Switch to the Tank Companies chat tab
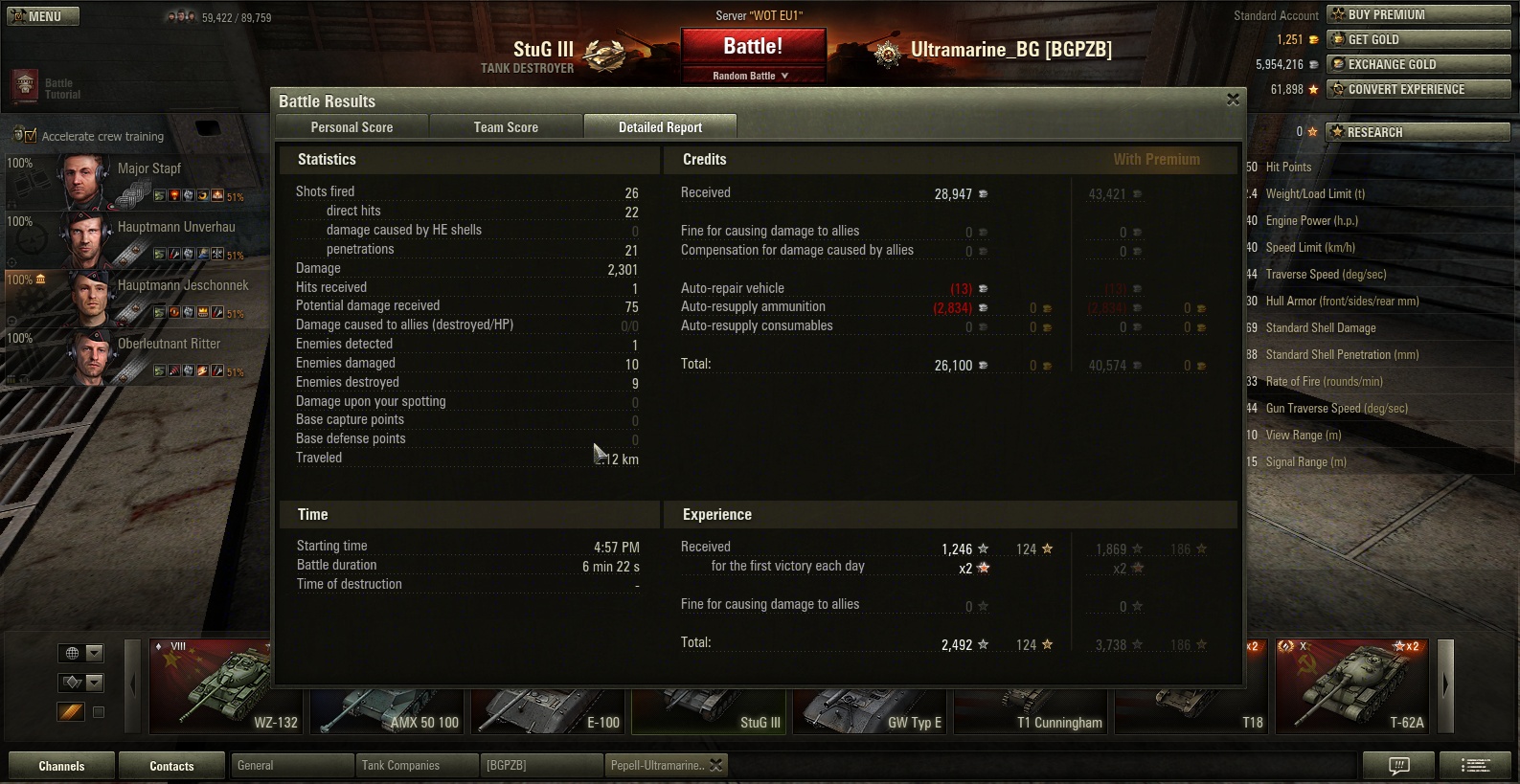Image resolution: width=1520 pixels, height=784 pixels. point(416,766)
